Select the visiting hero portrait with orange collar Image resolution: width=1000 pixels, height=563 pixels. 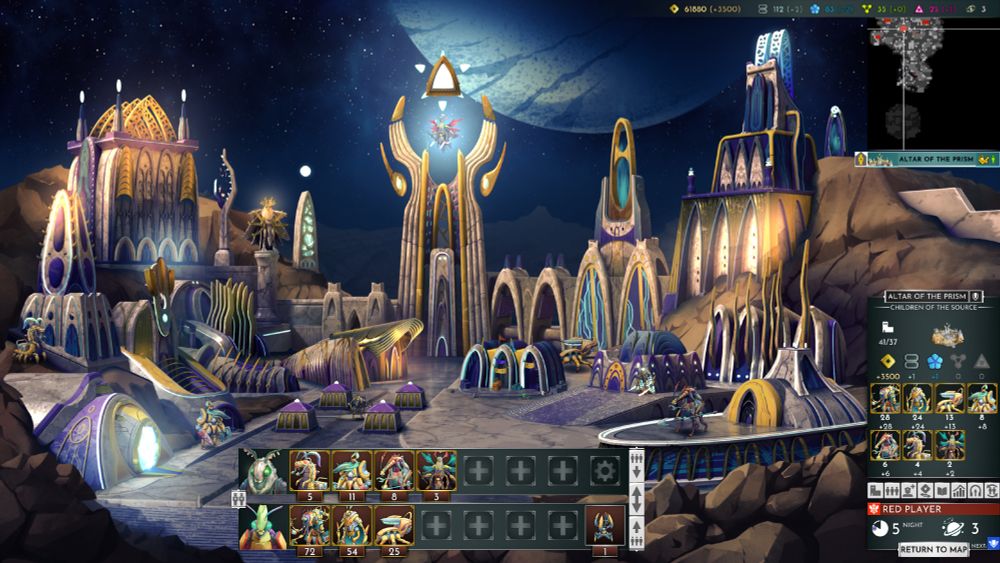coord(263,525)
